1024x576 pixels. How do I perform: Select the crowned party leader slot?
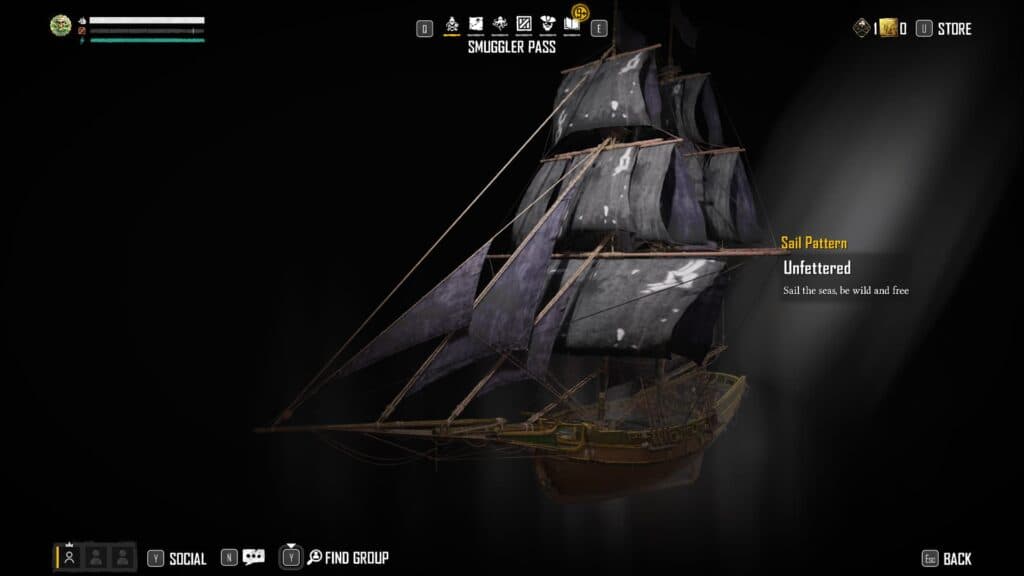(70, 557)
